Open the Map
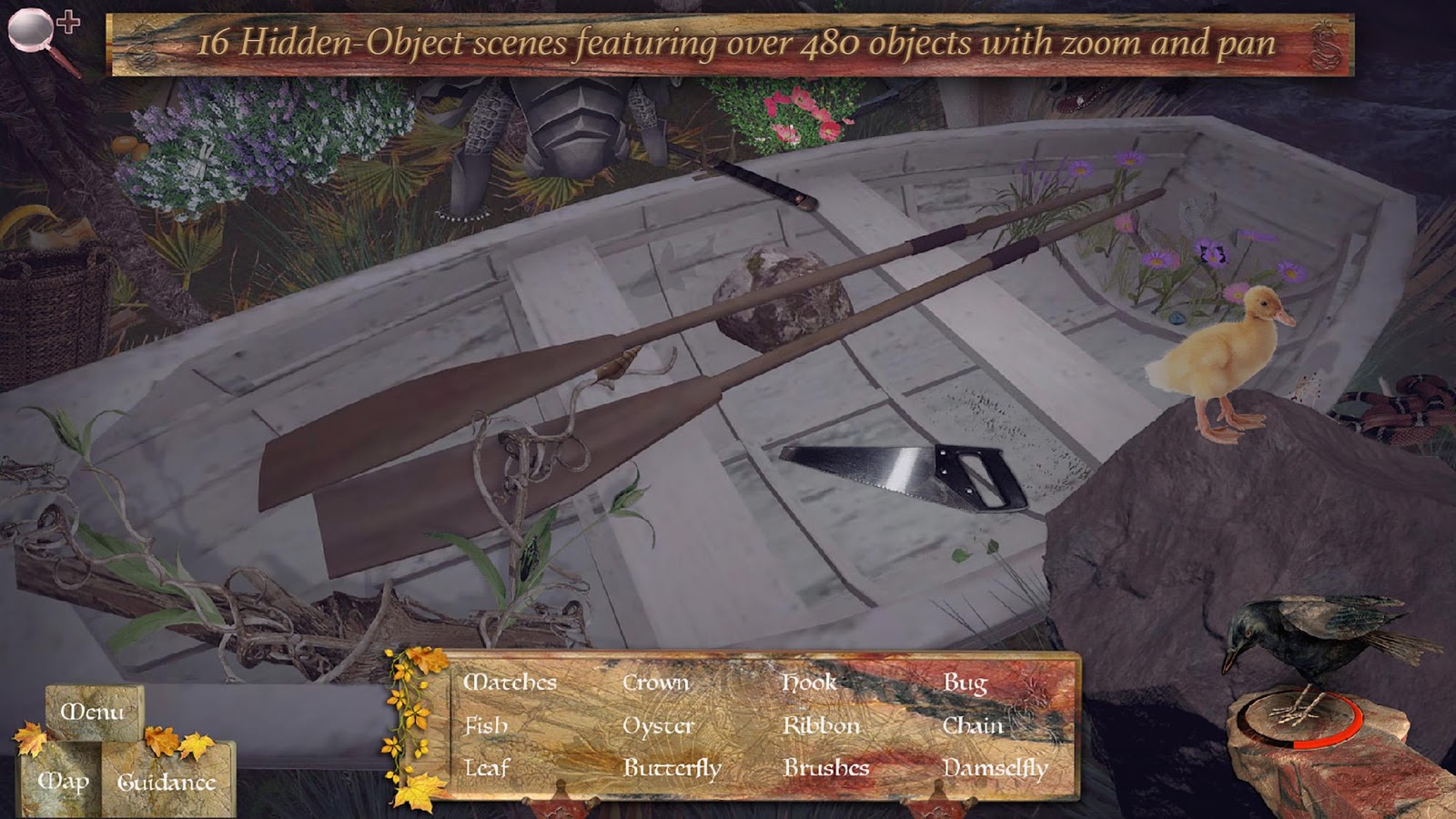The width and height of the screenshot is (1456, 819). click(x=64, y=781)
